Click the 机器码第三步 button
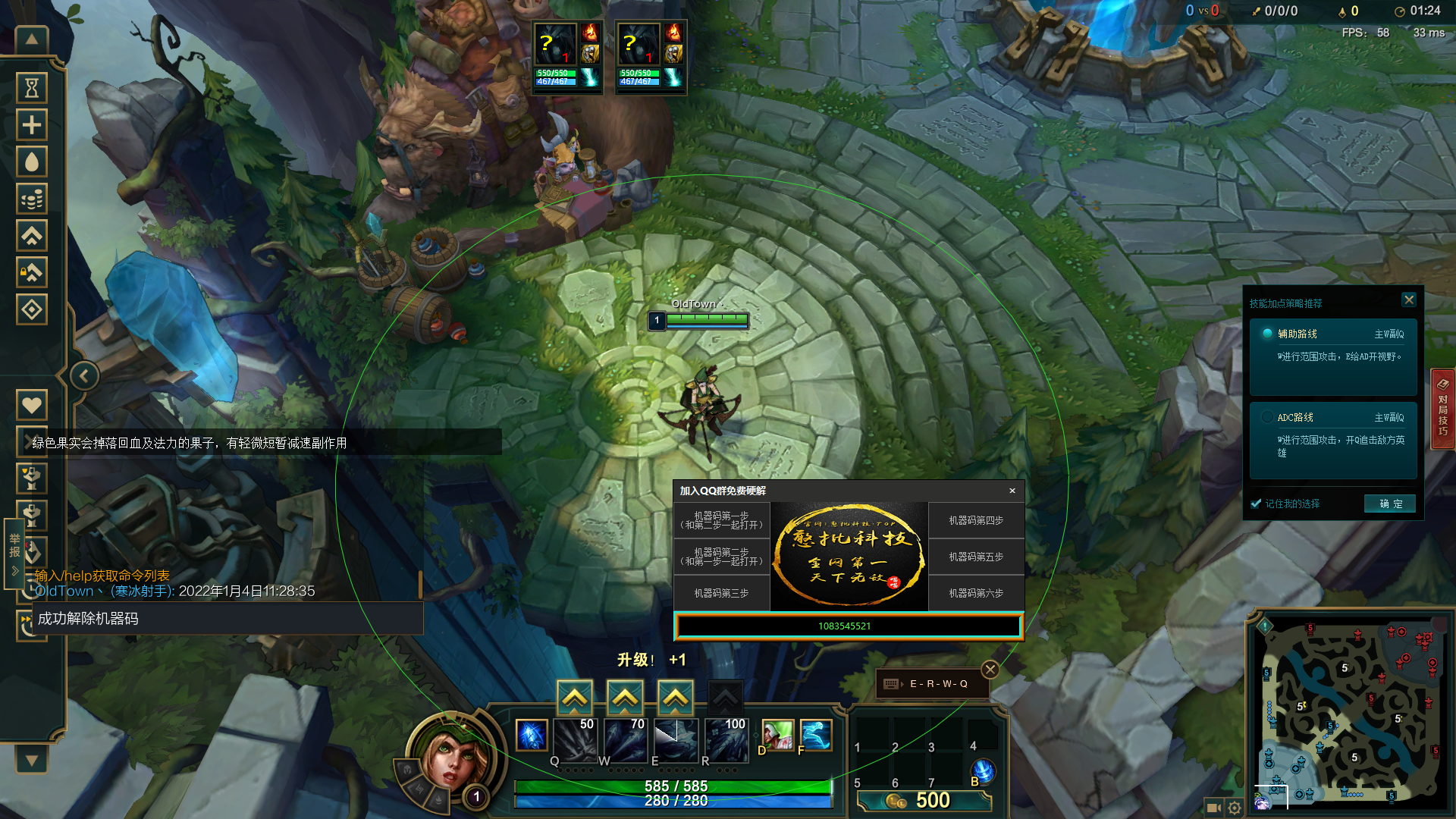Screen dimensions: 1456x819 pos(721,593)
